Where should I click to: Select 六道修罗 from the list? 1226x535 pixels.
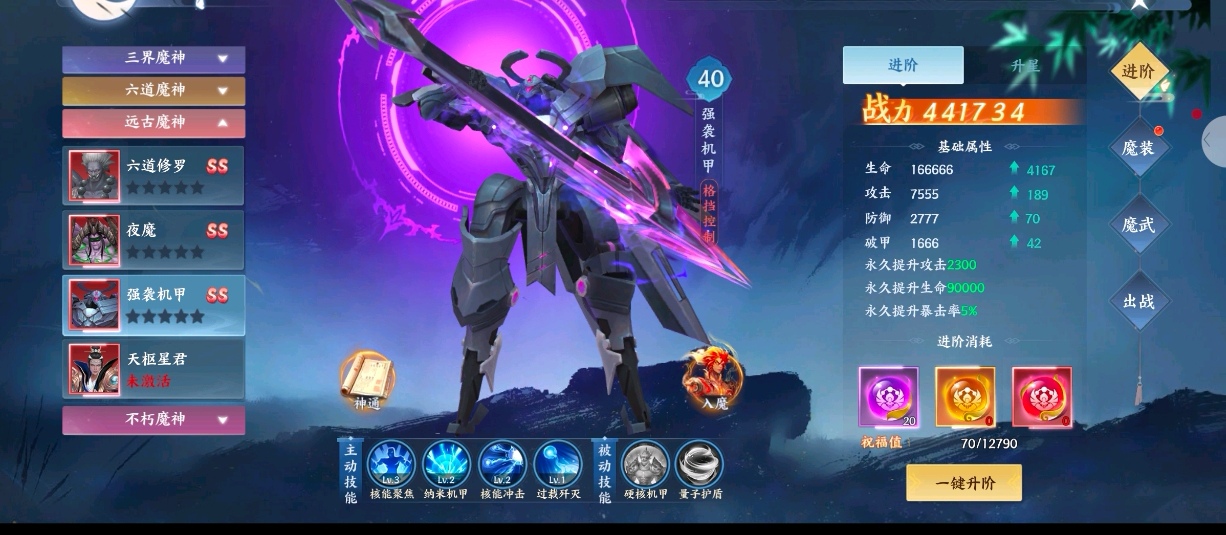[x=154, y=175]
